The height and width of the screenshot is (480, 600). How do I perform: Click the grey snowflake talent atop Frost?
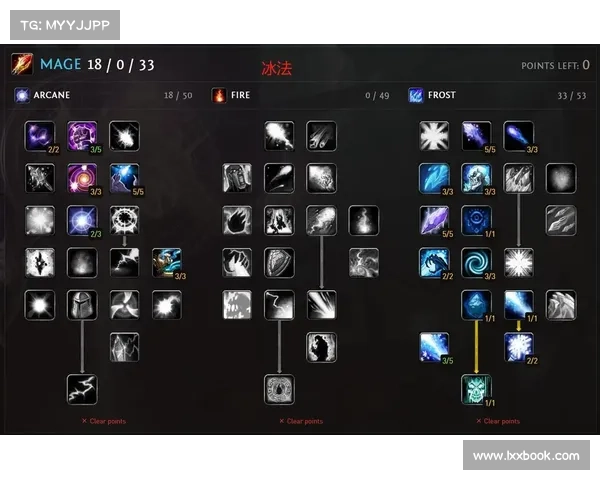tap(434, 135)
